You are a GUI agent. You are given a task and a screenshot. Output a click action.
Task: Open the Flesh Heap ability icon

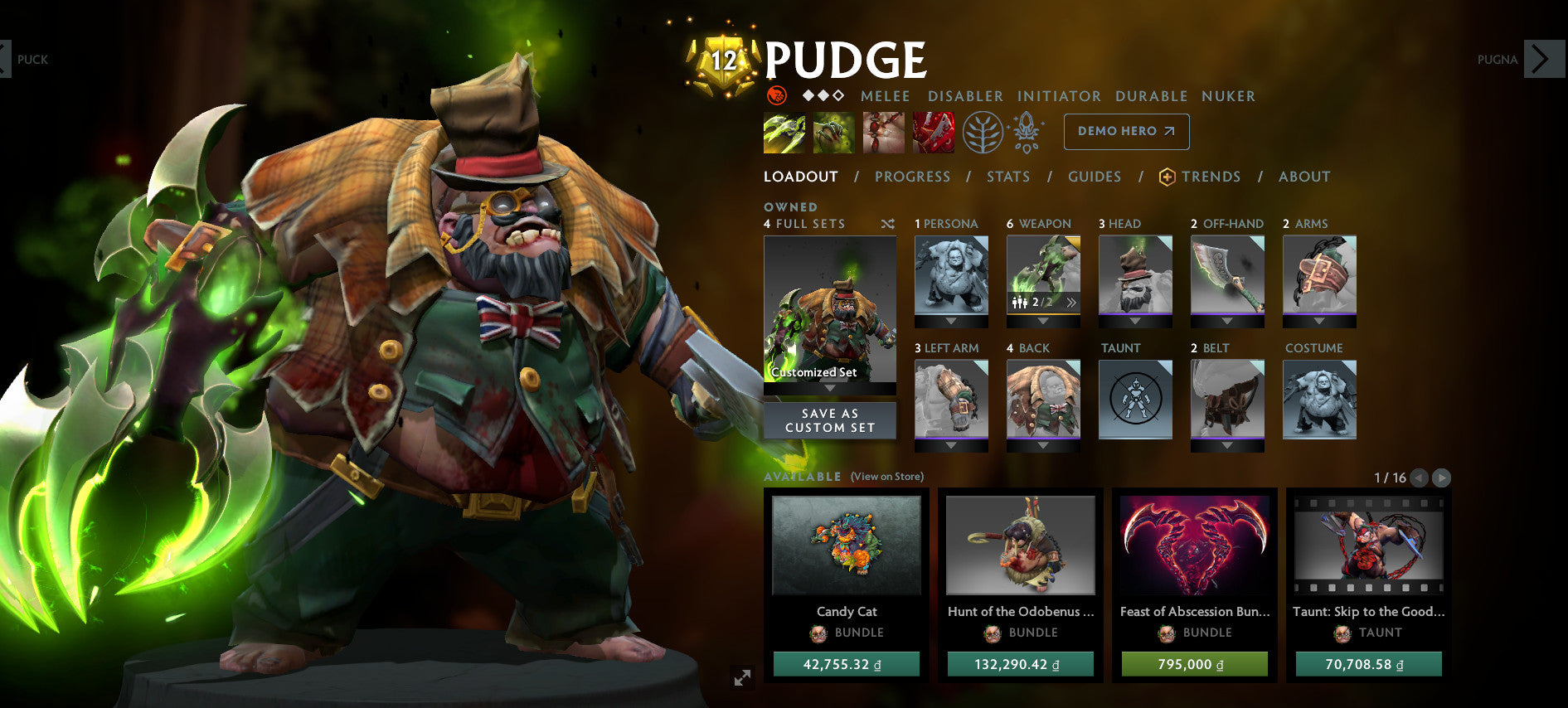(x=883, y=132)
